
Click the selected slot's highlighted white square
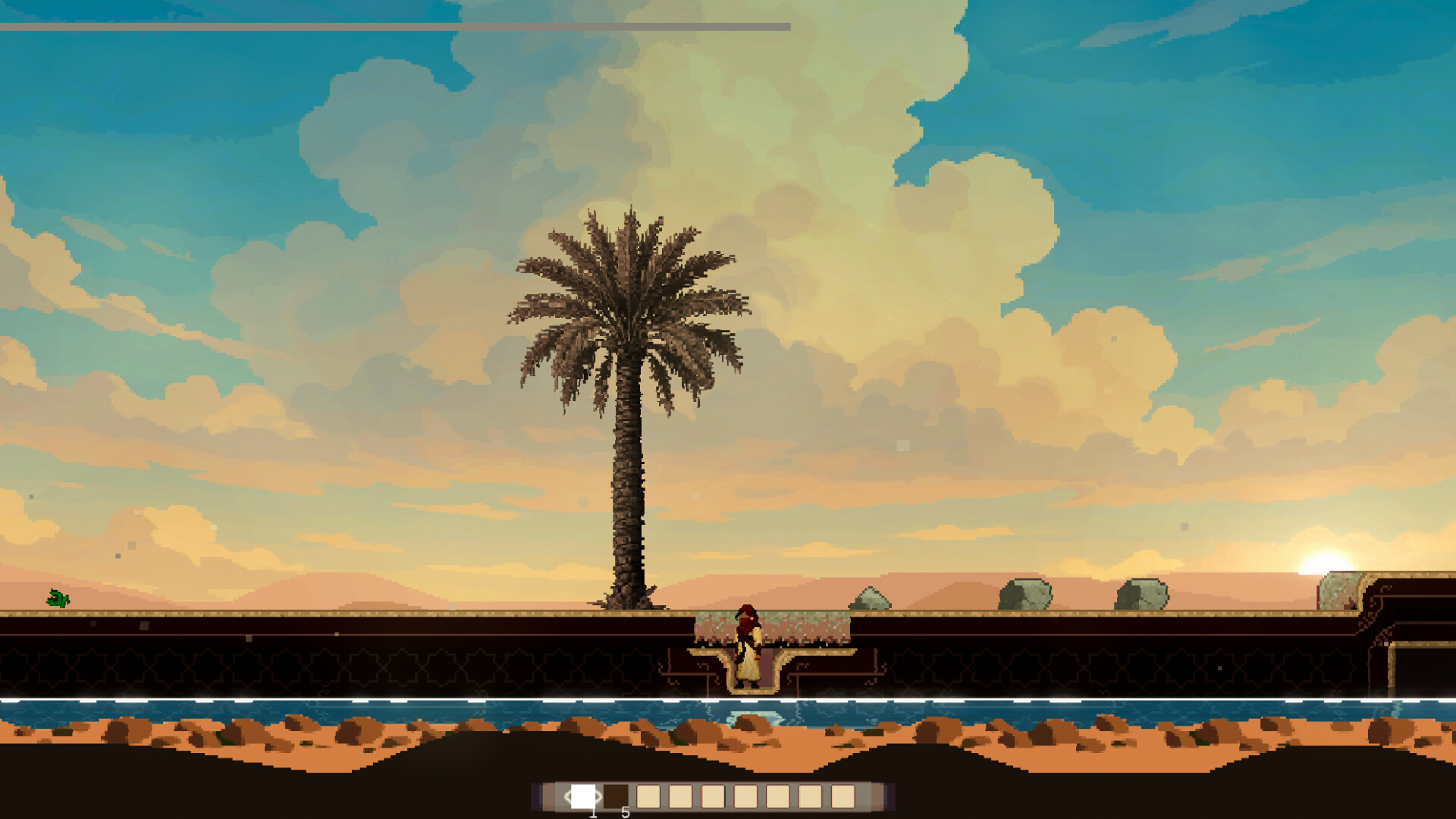(583, 796)
